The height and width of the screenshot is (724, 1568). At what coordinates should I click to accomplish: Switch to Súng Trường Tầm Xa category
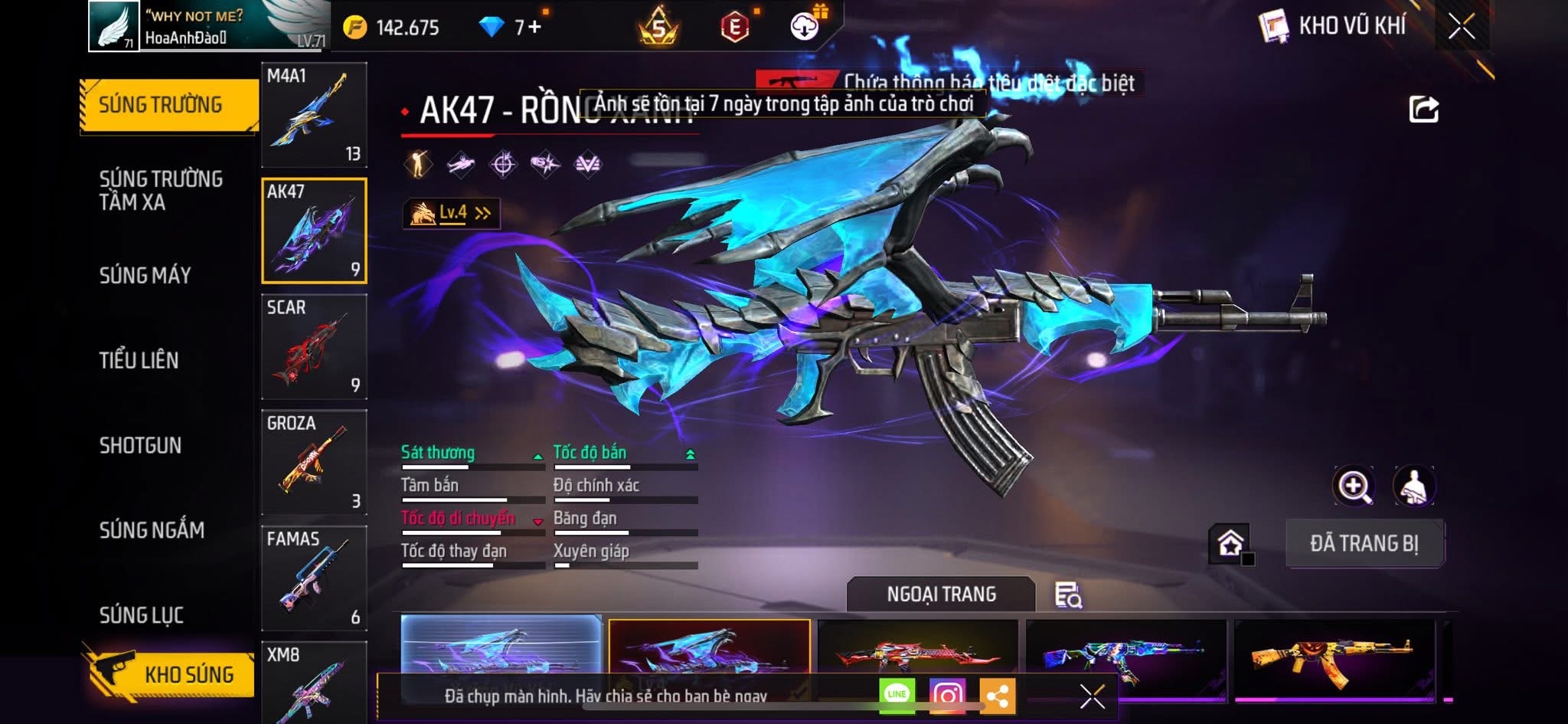pyautogui.click(x=161, y=190)
